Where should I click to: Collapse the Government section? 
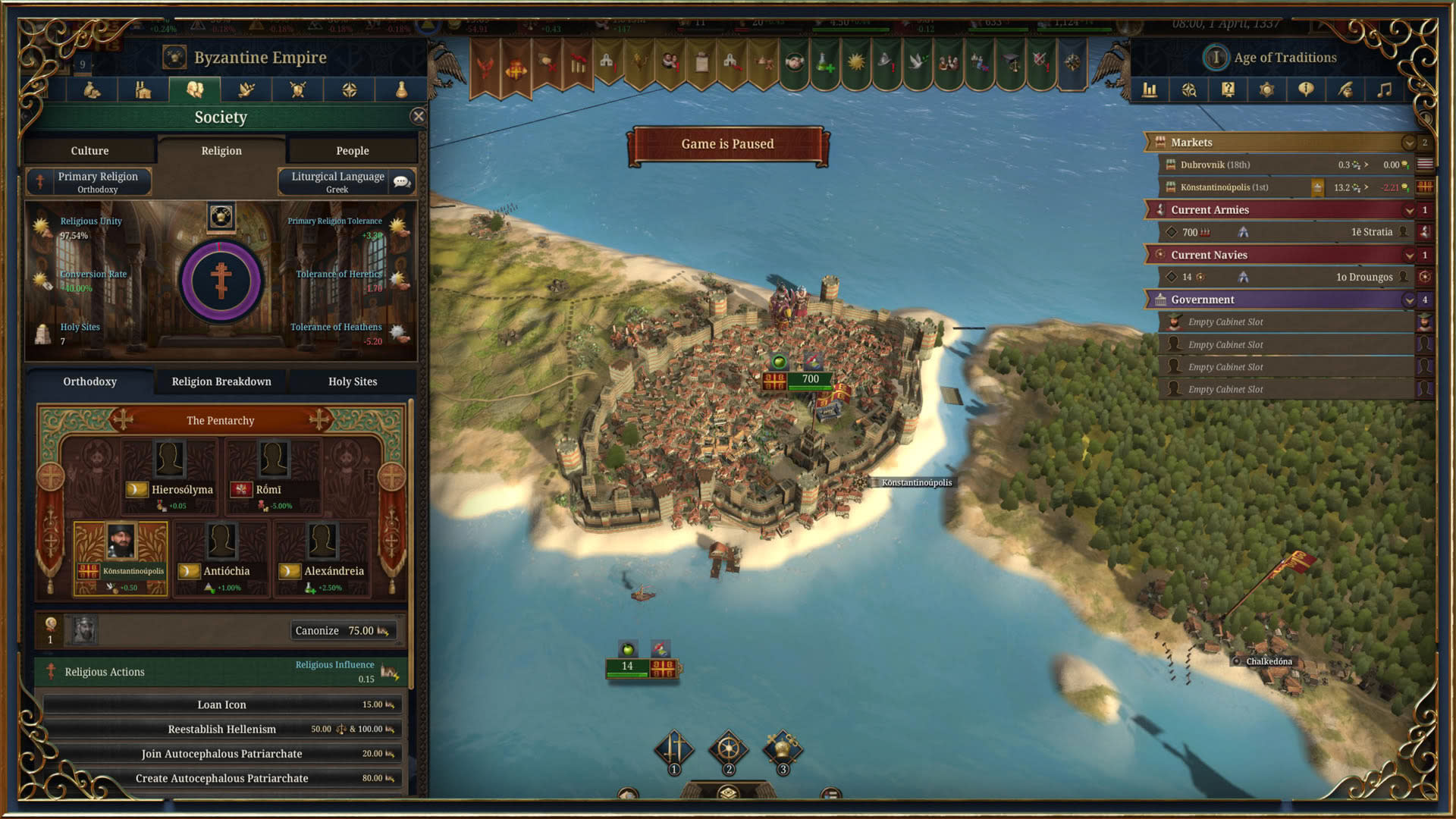point(1409,300)
